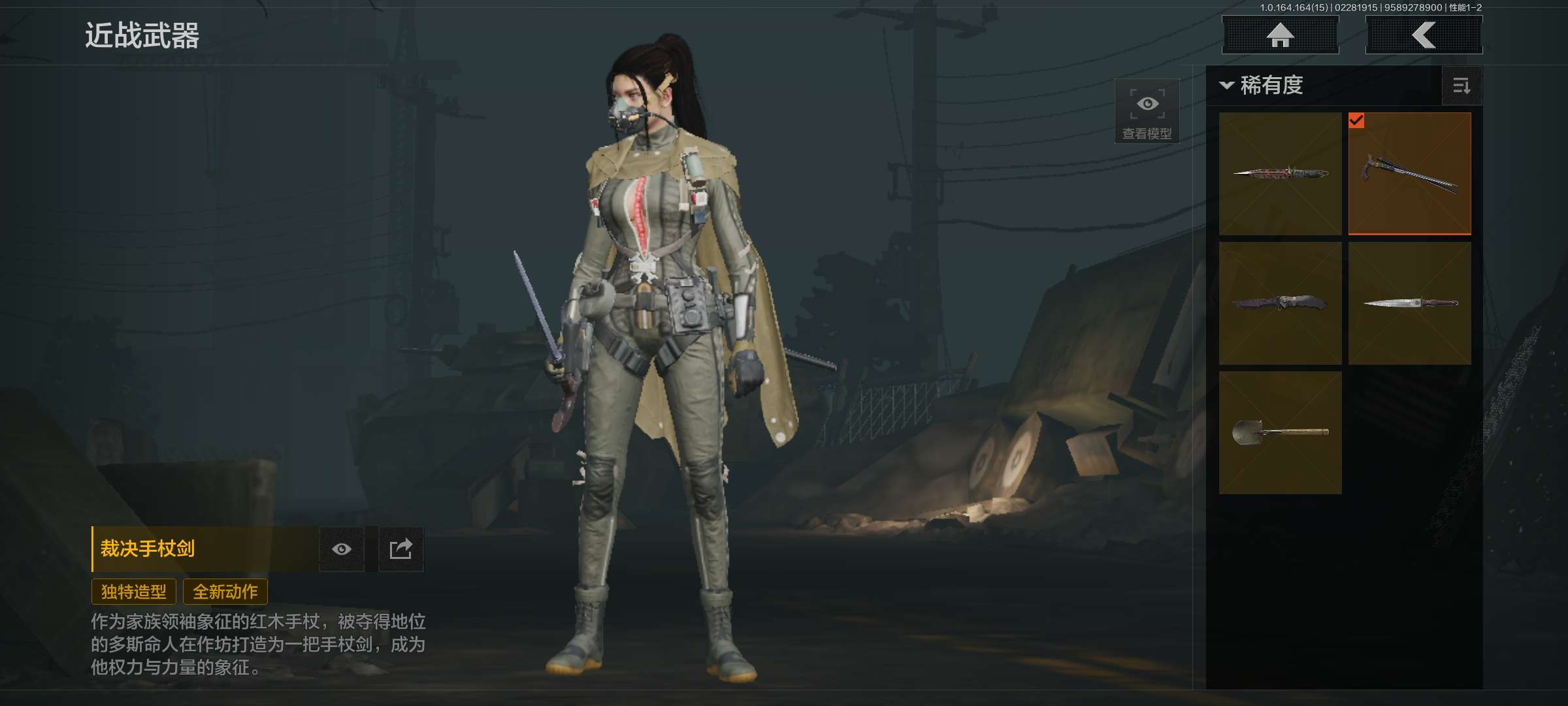Return to the home screen
This screenshot has width=1568, height=706.
(x=1280, y=35)
